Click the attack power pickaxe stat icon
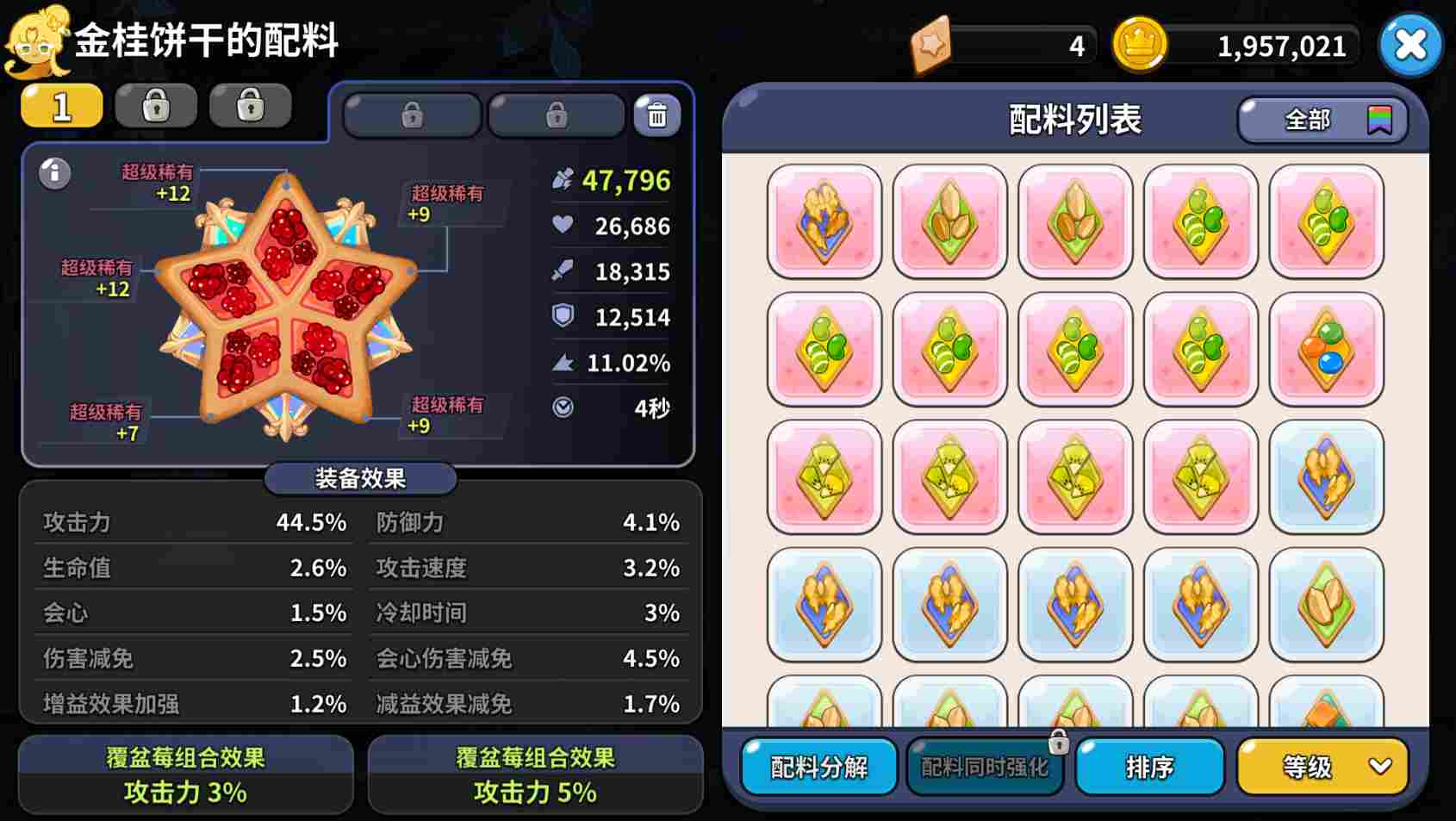The image size is (1456, 821). click(x=561, y=181)
